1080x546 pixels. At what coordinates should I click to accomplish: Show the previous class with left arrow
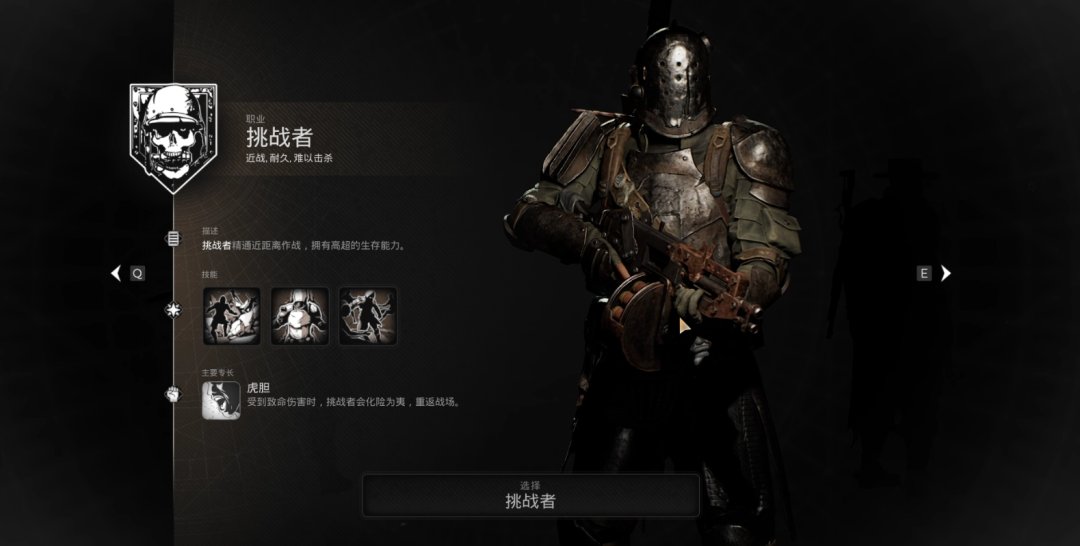pyautogui.click(x=116, y=273)
